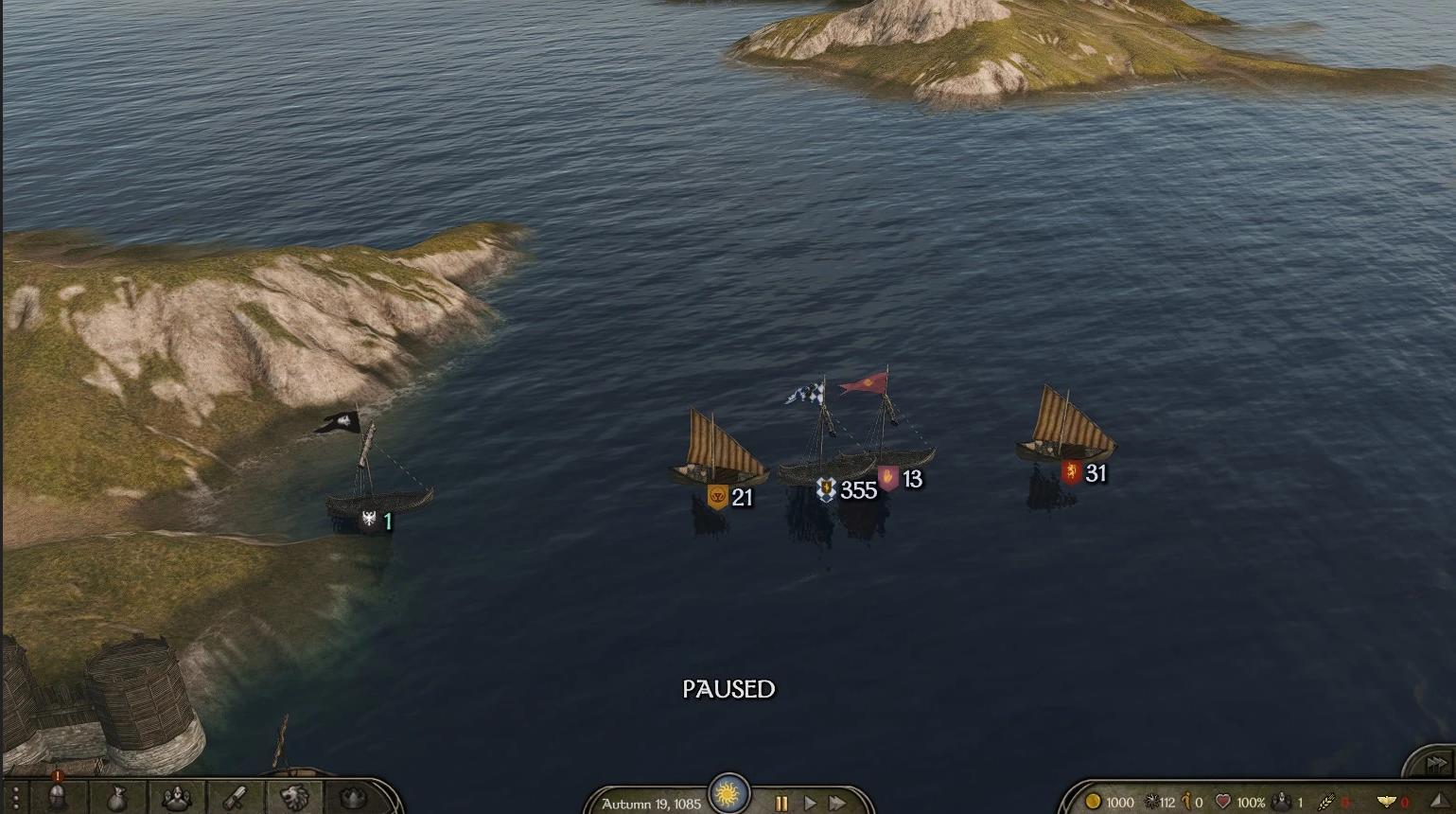Activate fast-forward time speed

tap(837, 803)
